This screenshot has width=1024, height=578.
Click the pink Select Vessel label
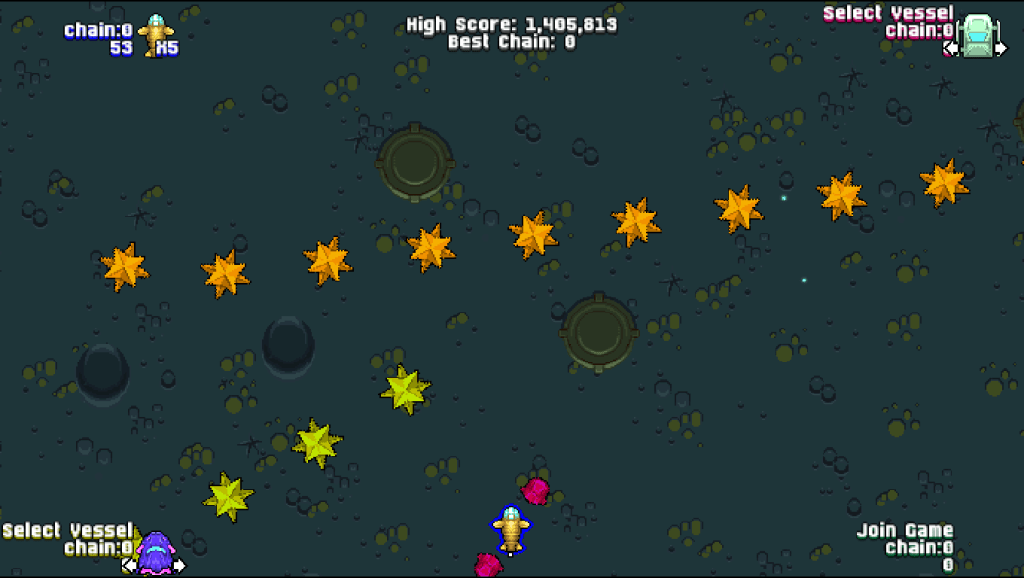[888, 13]
